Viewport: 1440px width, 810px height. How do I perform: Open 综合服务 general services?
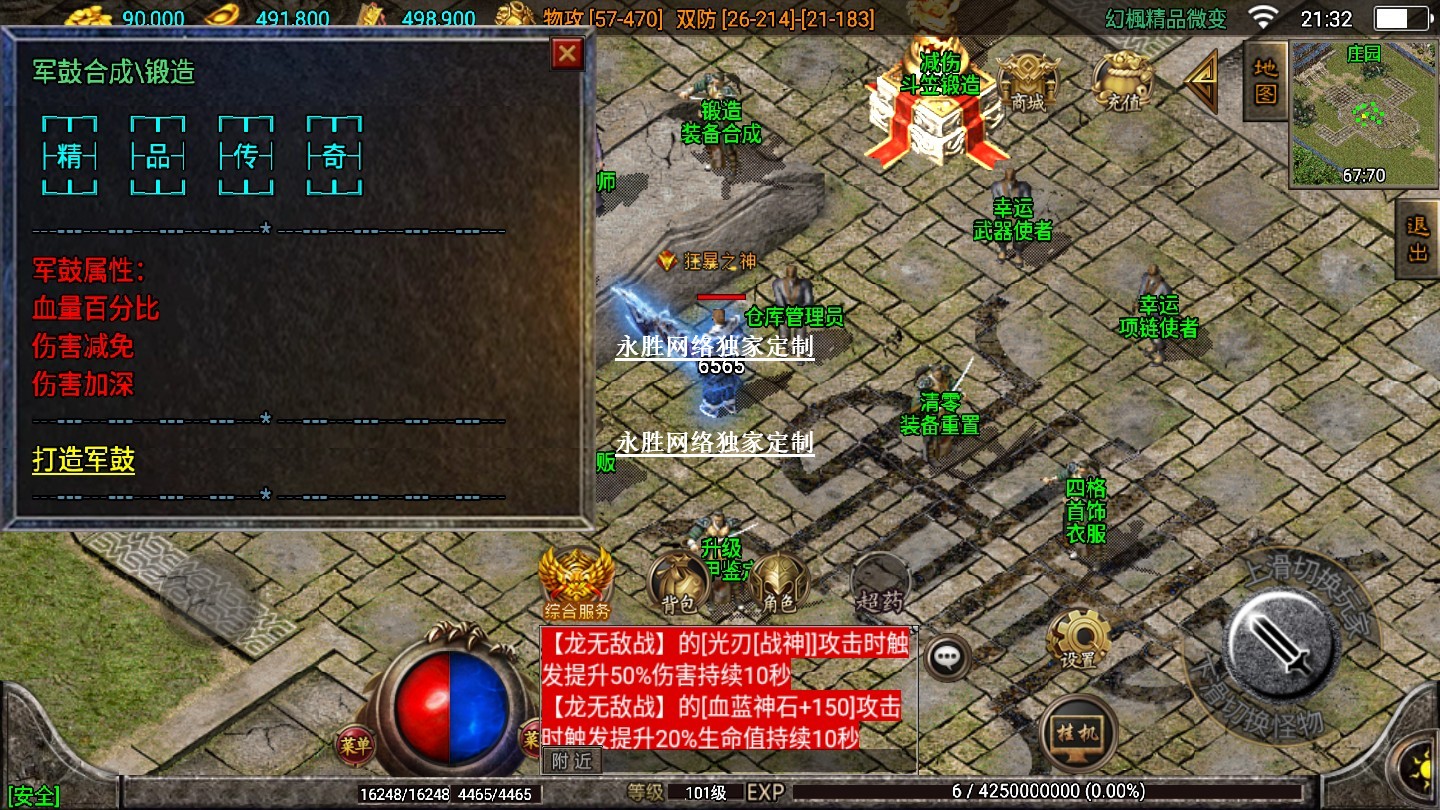point(576,582)
